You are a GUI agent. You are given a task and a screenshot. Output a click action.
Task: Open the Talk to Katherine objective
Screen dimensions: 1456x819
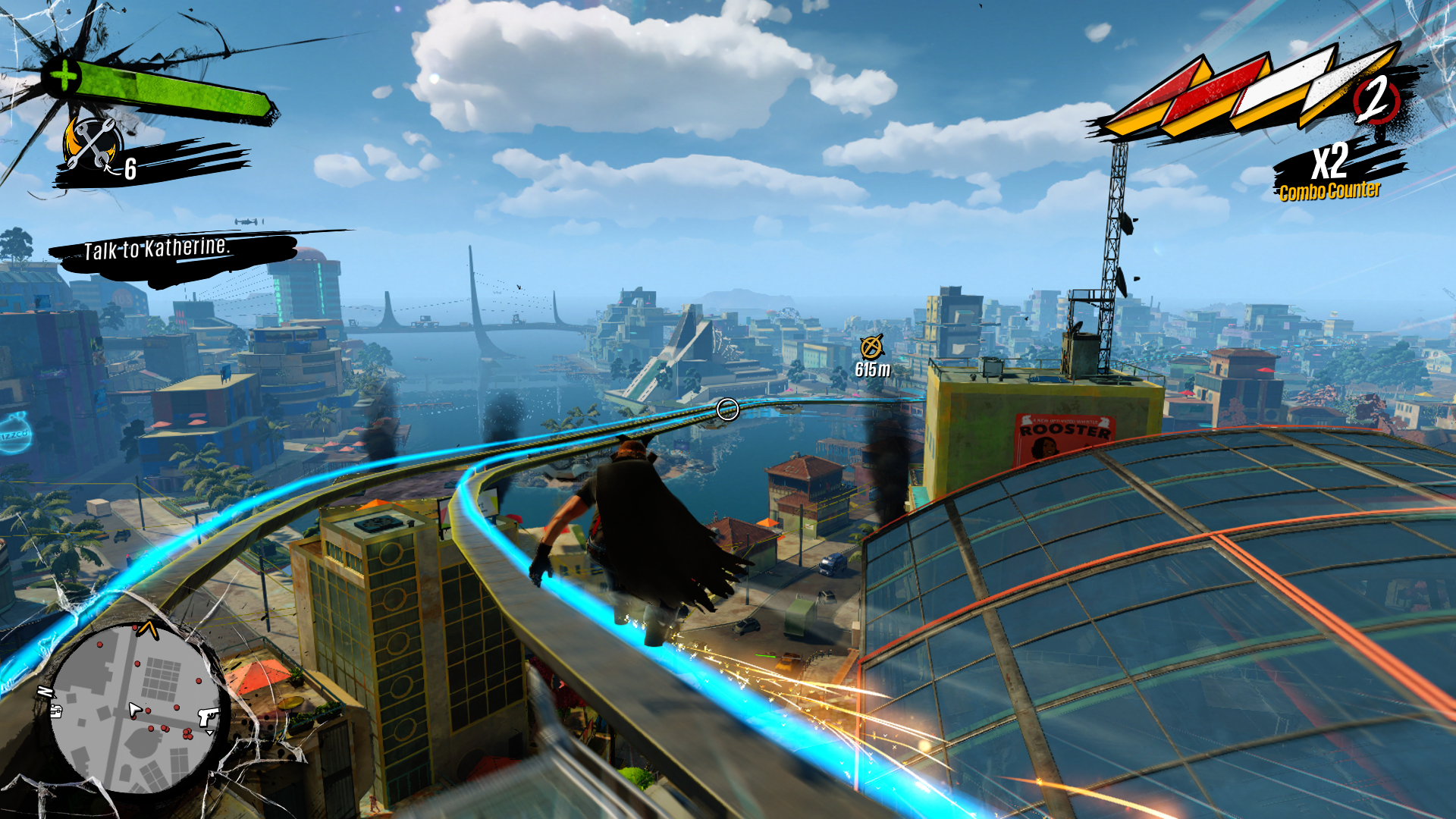pos(156,249)
